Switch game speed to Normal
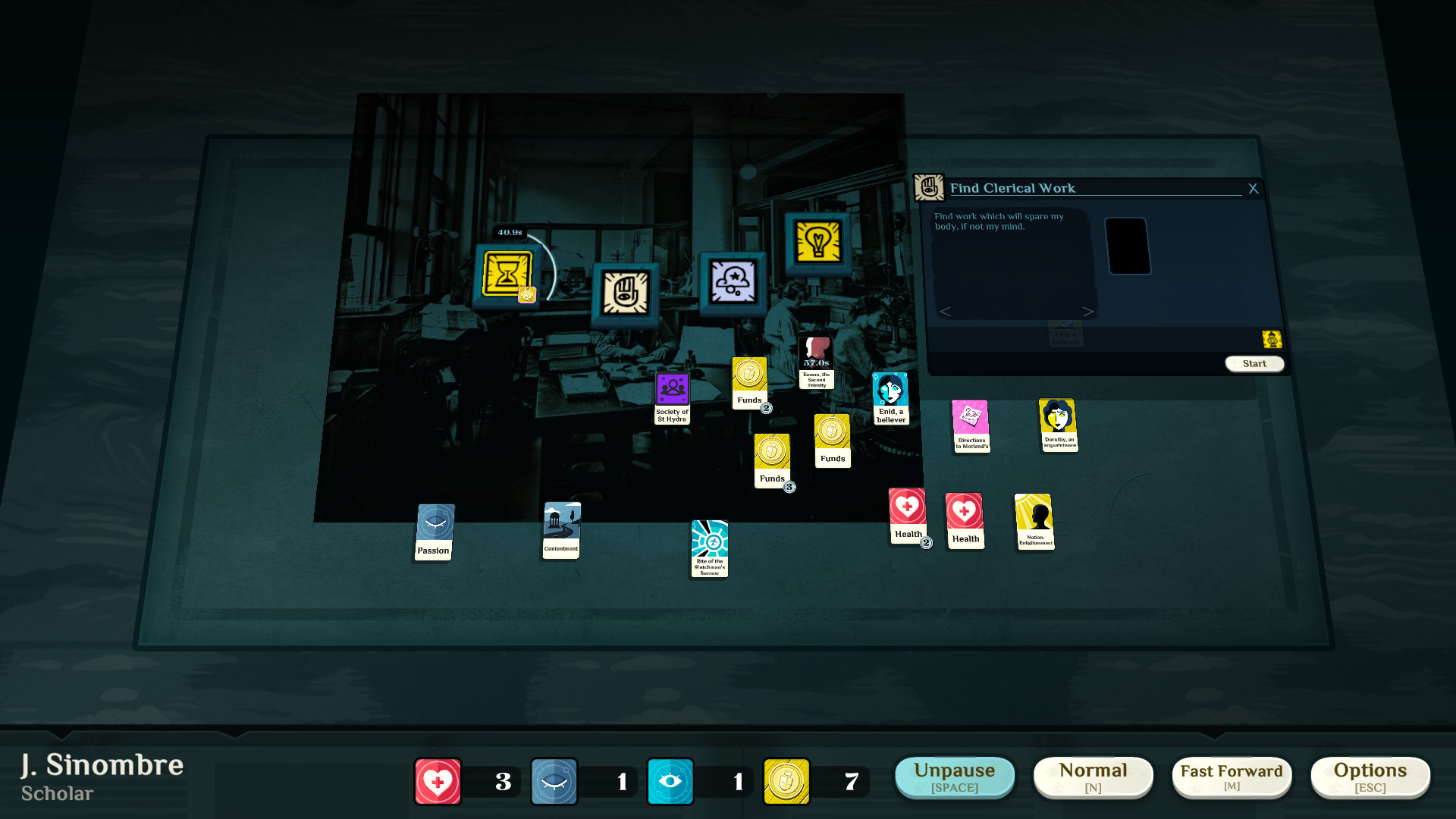Screen dimensions: 1456x819 [1093, 777]
